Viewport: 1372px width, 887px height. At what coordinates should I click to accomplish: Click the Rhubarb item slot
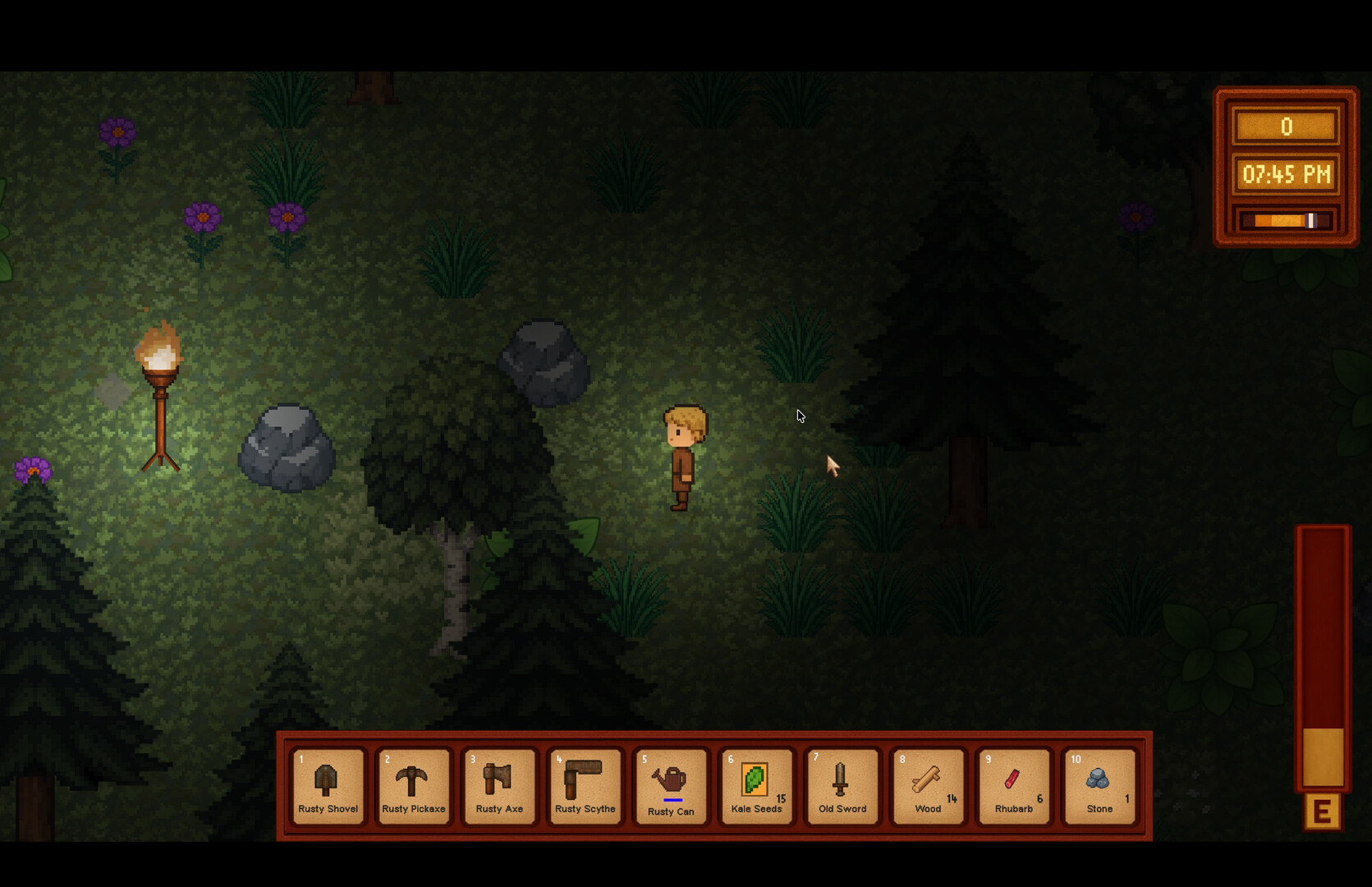[x=1014, y=785]
